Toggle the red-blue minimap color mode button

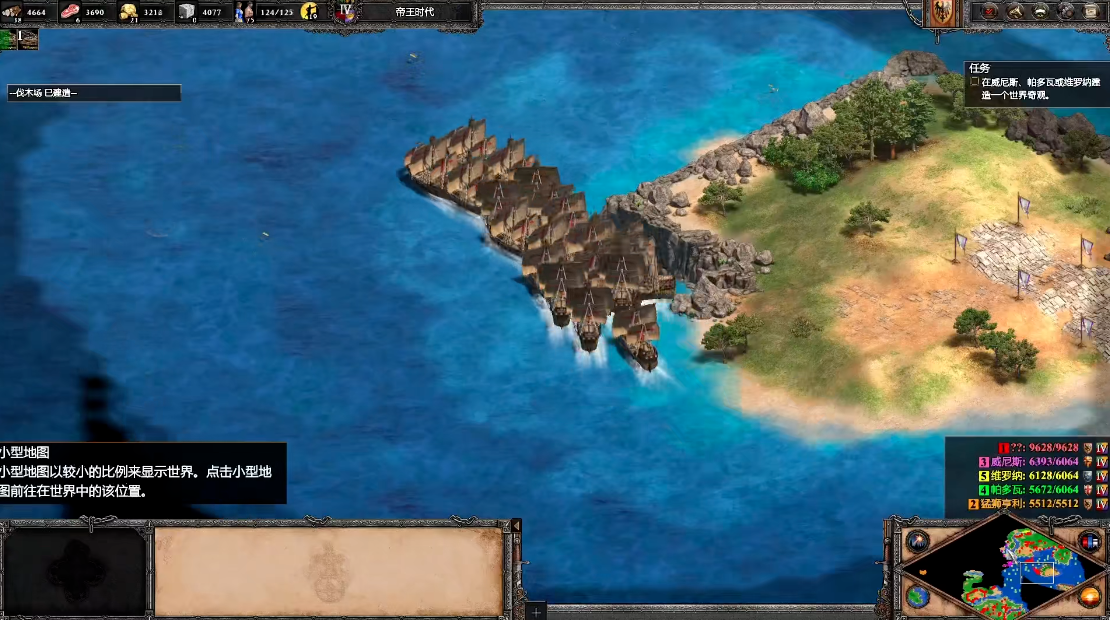click(1090, 541)
